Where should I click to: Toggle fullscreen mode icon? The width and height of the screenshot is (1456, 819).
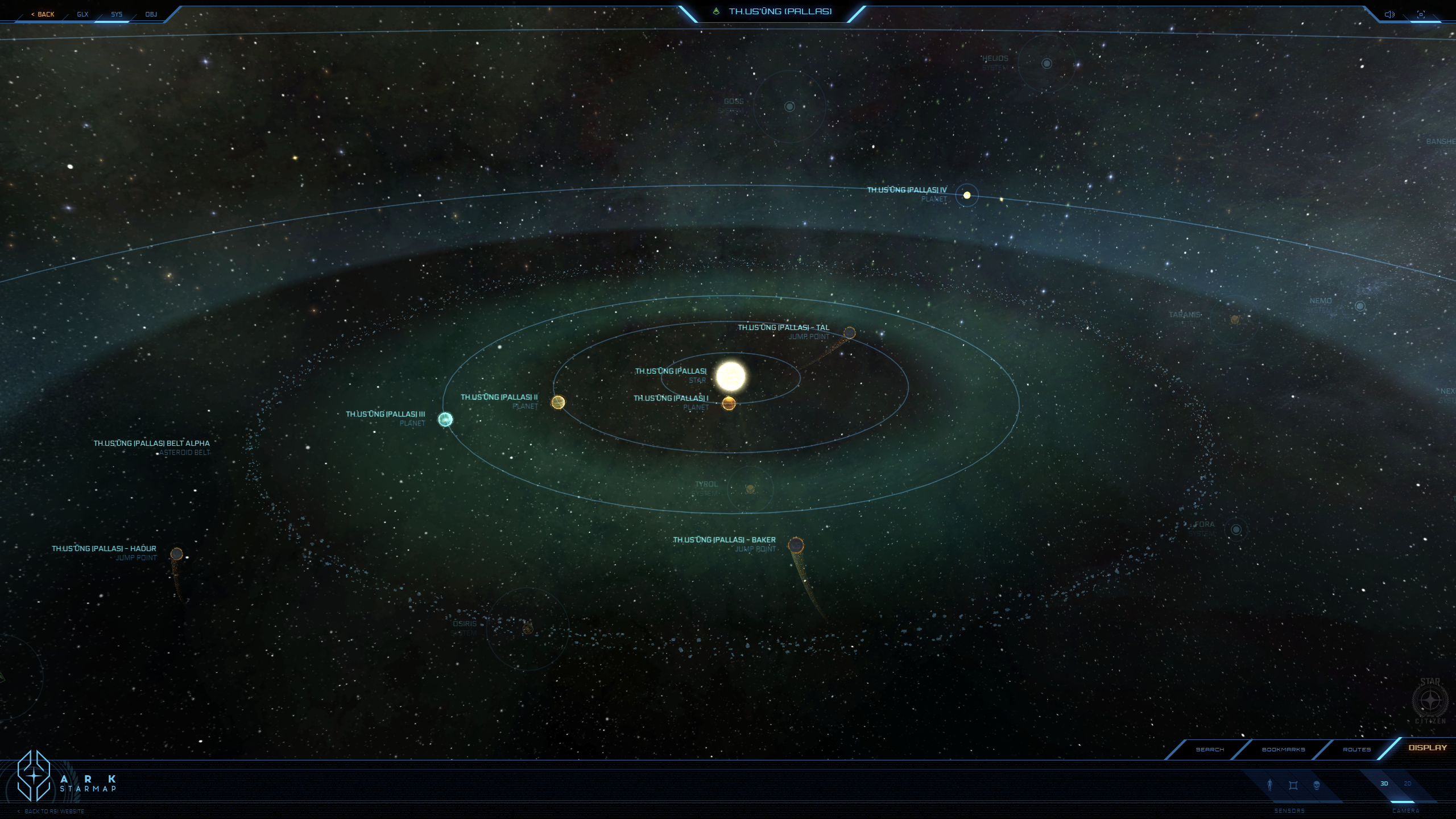pos(1421,14)
